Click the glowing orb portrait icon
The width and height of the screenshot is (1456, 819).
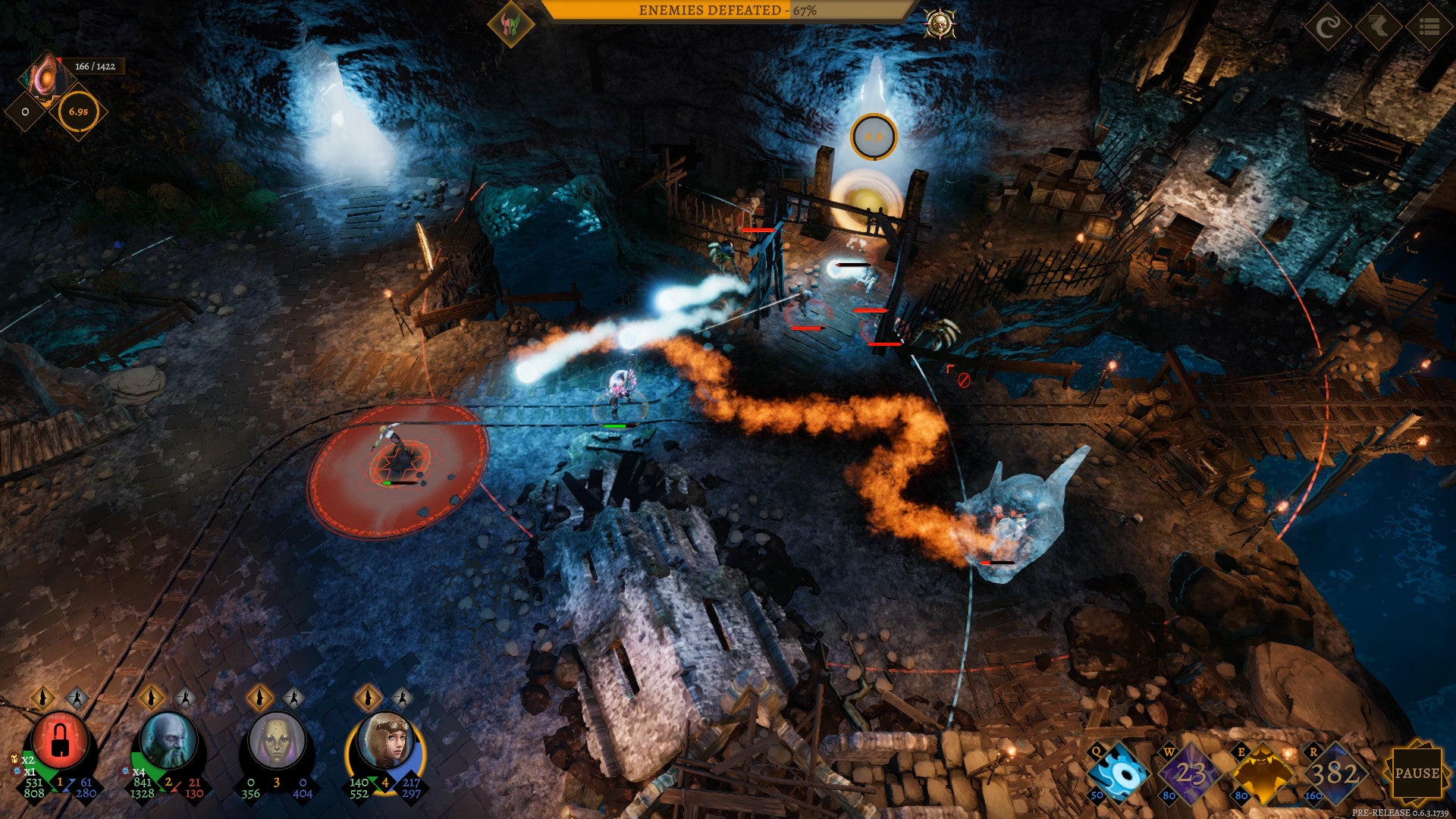(x=44, y=76)
